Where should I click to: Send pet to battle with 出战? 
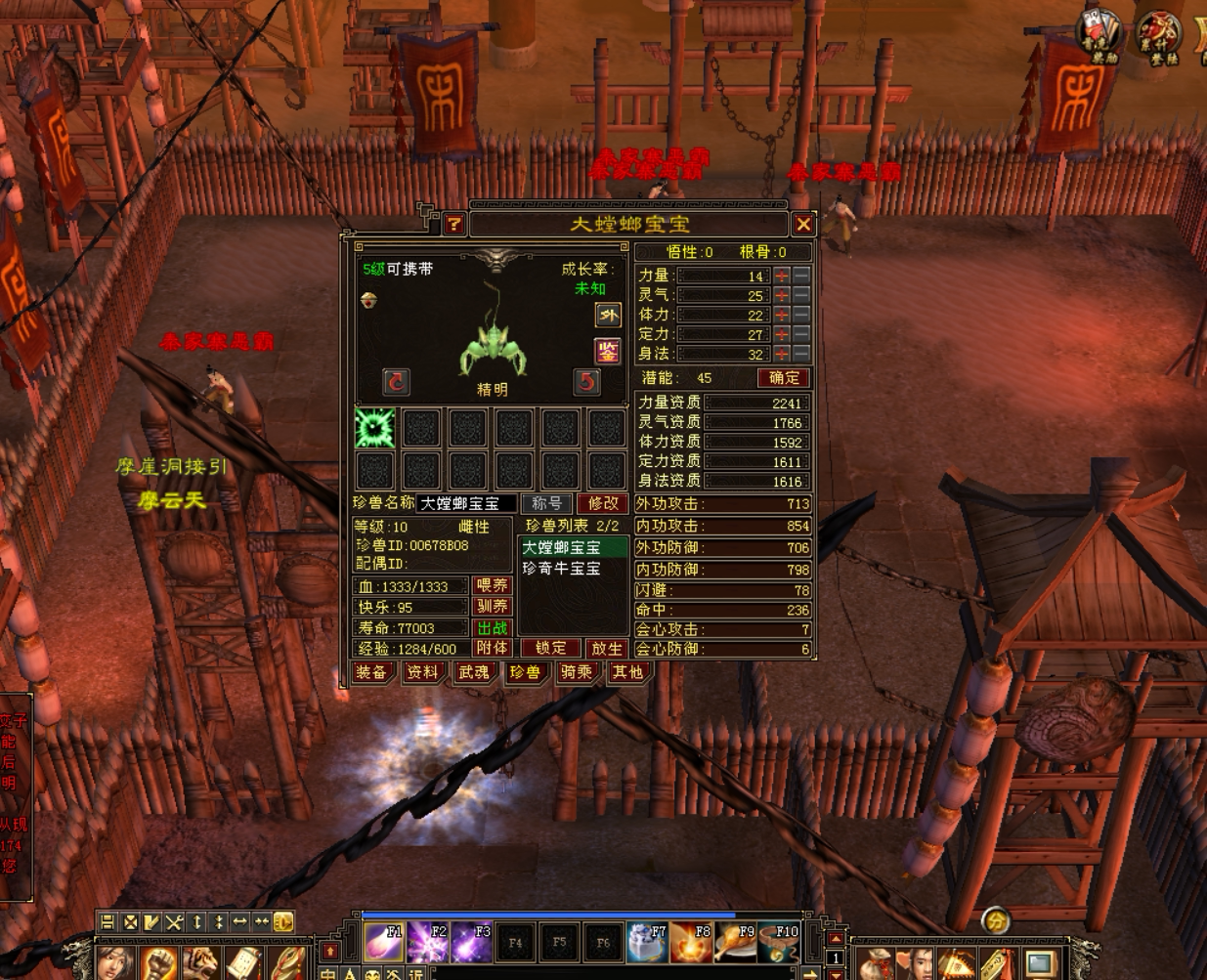493,628
